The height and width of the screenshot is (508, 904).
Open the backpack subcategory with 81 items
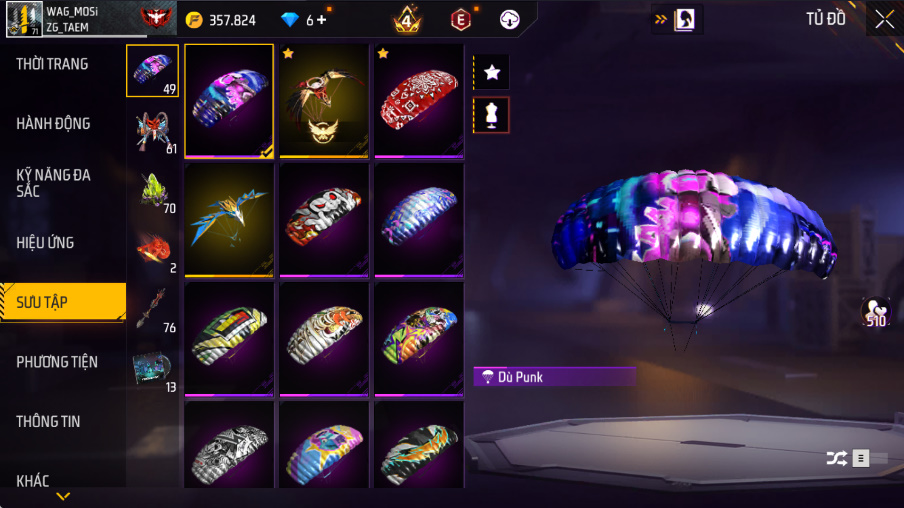[x=153, y=131]
